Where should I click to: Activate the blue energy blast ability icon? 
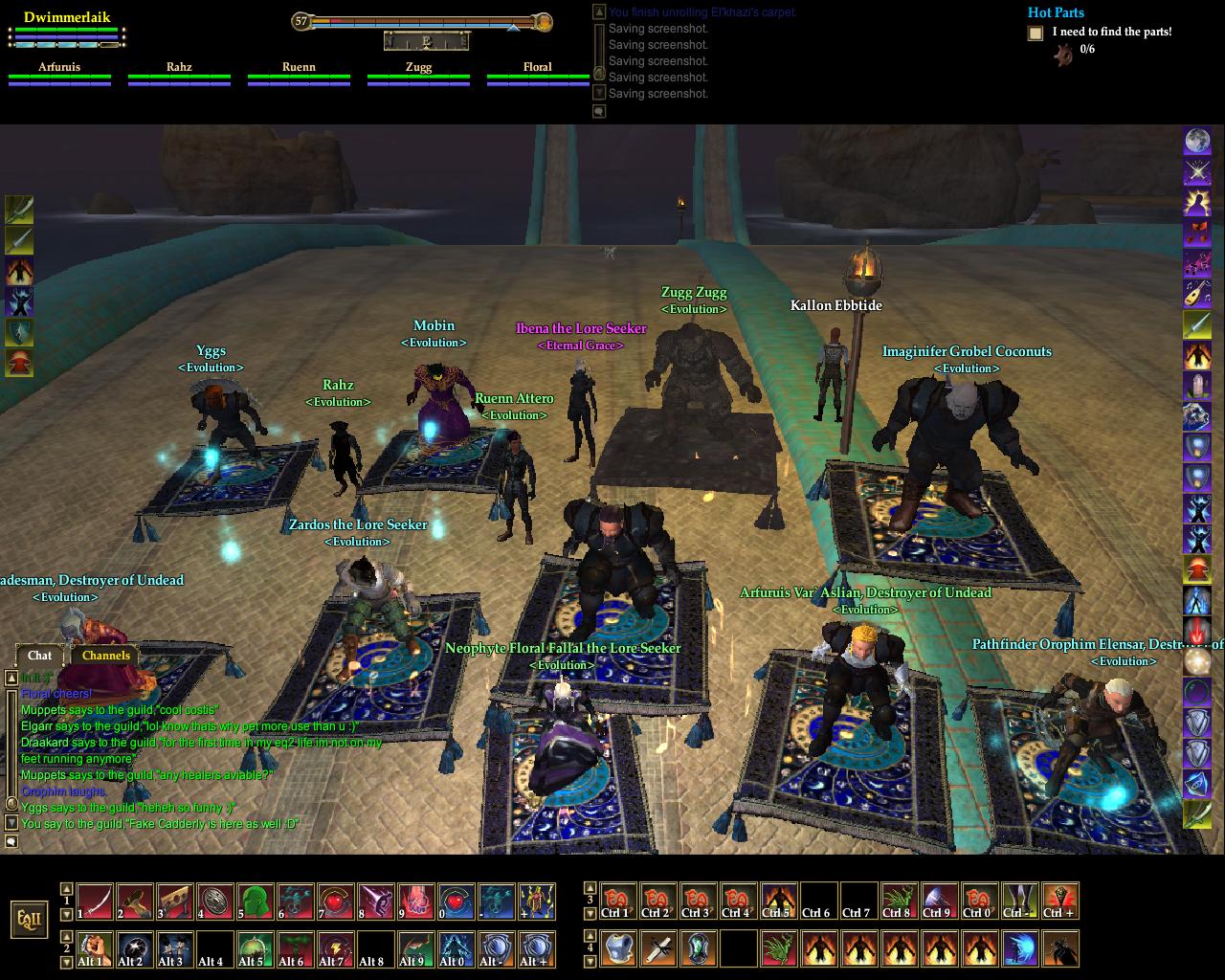tap(1019, 948)
